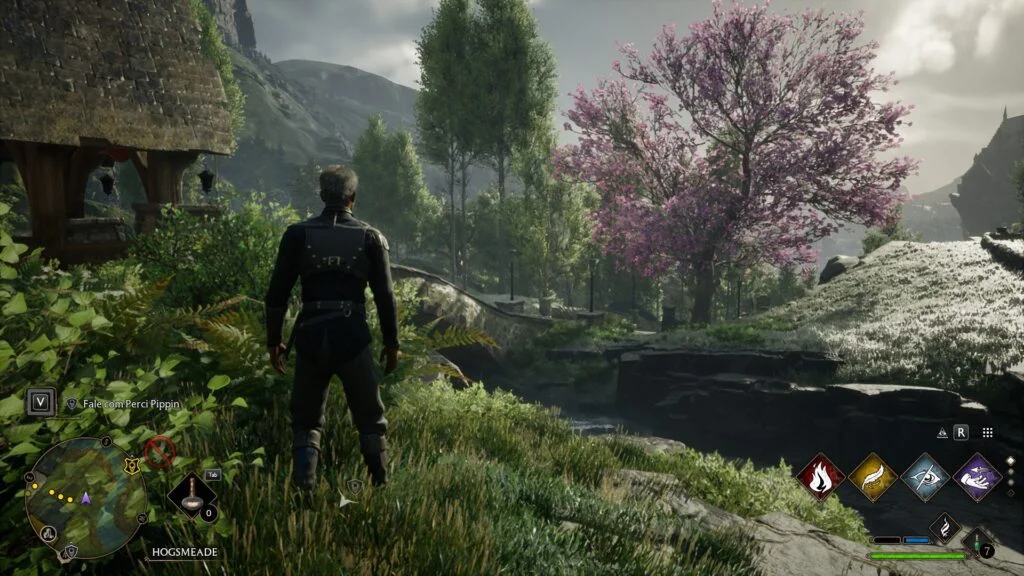Image resolution: width=1024 pixels, height=576 pixels.
Task: Select the mallet tool slot
Action: 190,495
